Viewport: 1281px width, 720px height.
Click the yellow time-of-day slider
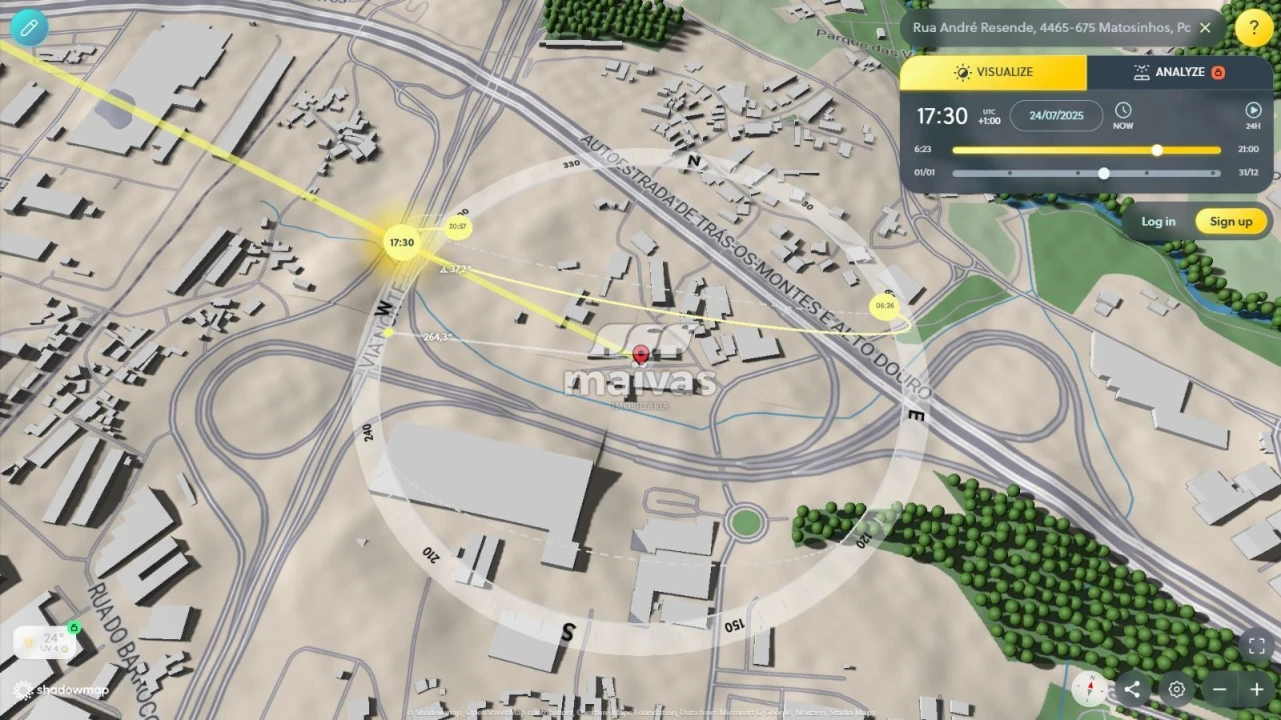[1086, 150]
